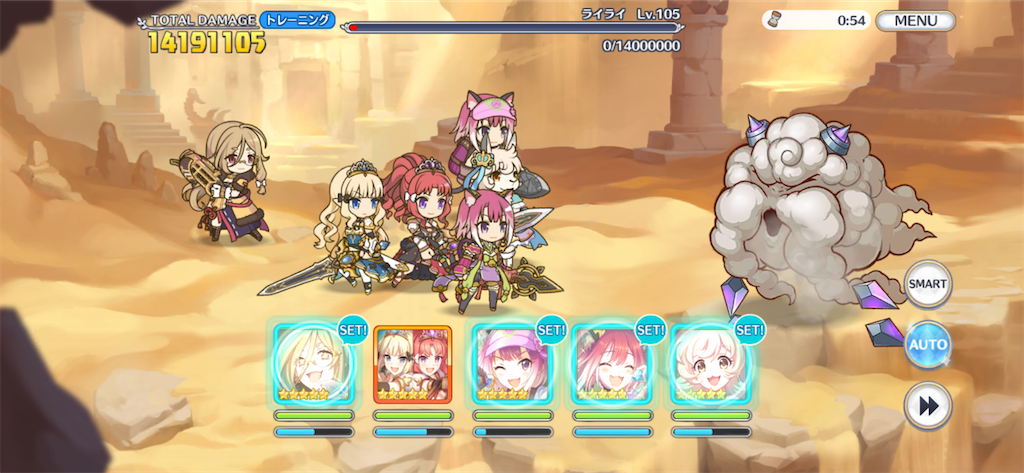Viewport: 1024px width, 473px height.
Task: Toggle AUTO battle mode
Action: point(927,345)
